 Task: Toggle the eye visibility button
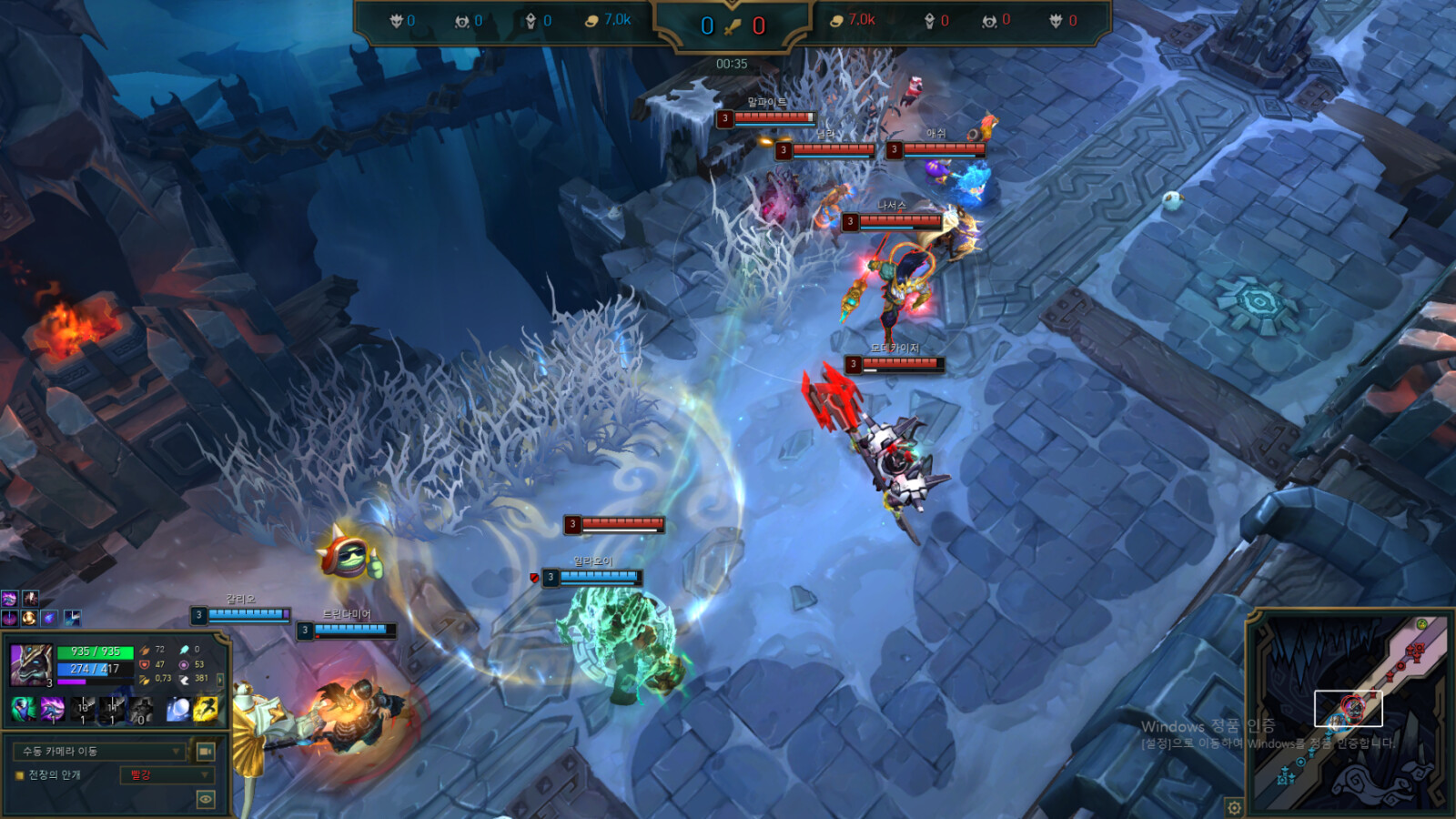point(206,799)
